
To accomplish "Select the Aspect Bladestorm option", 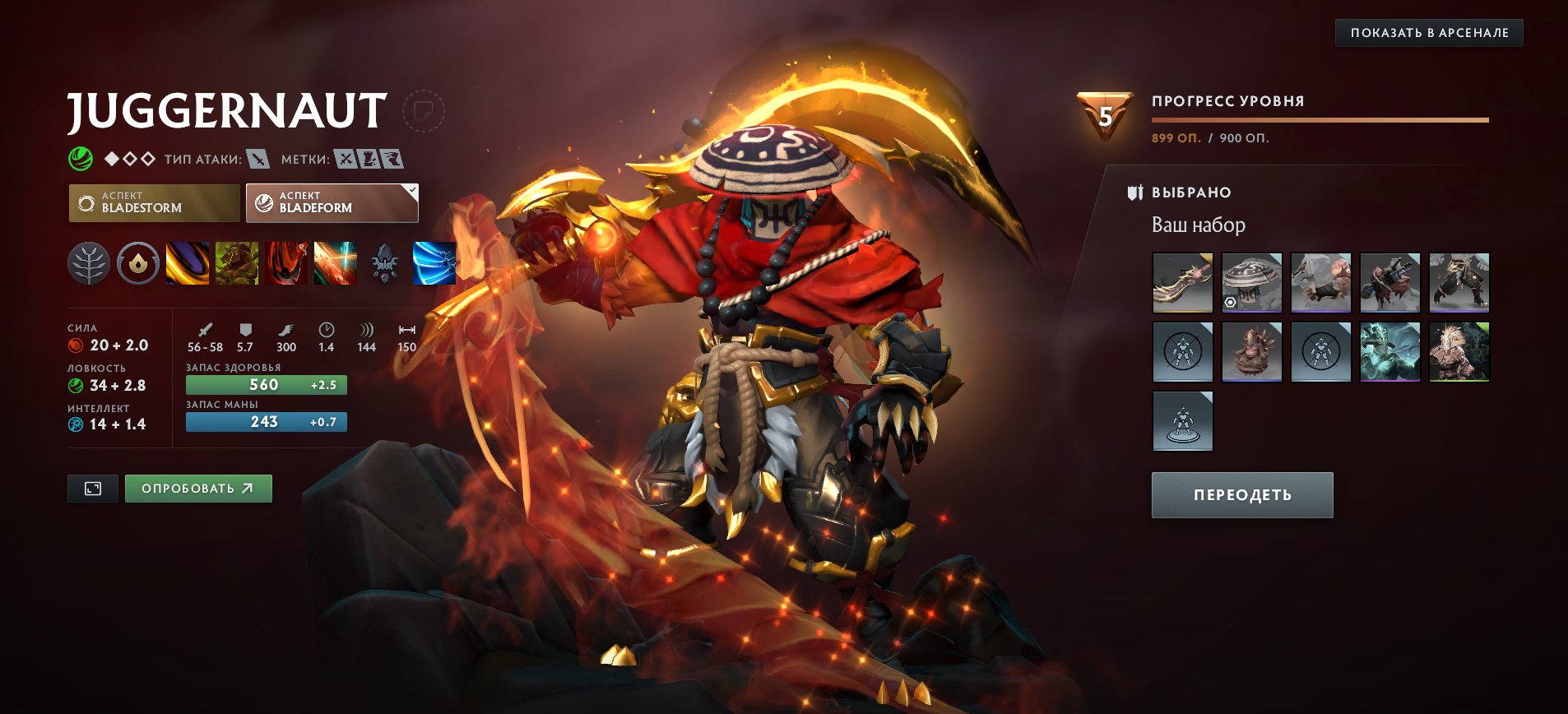I will (153, 202).
